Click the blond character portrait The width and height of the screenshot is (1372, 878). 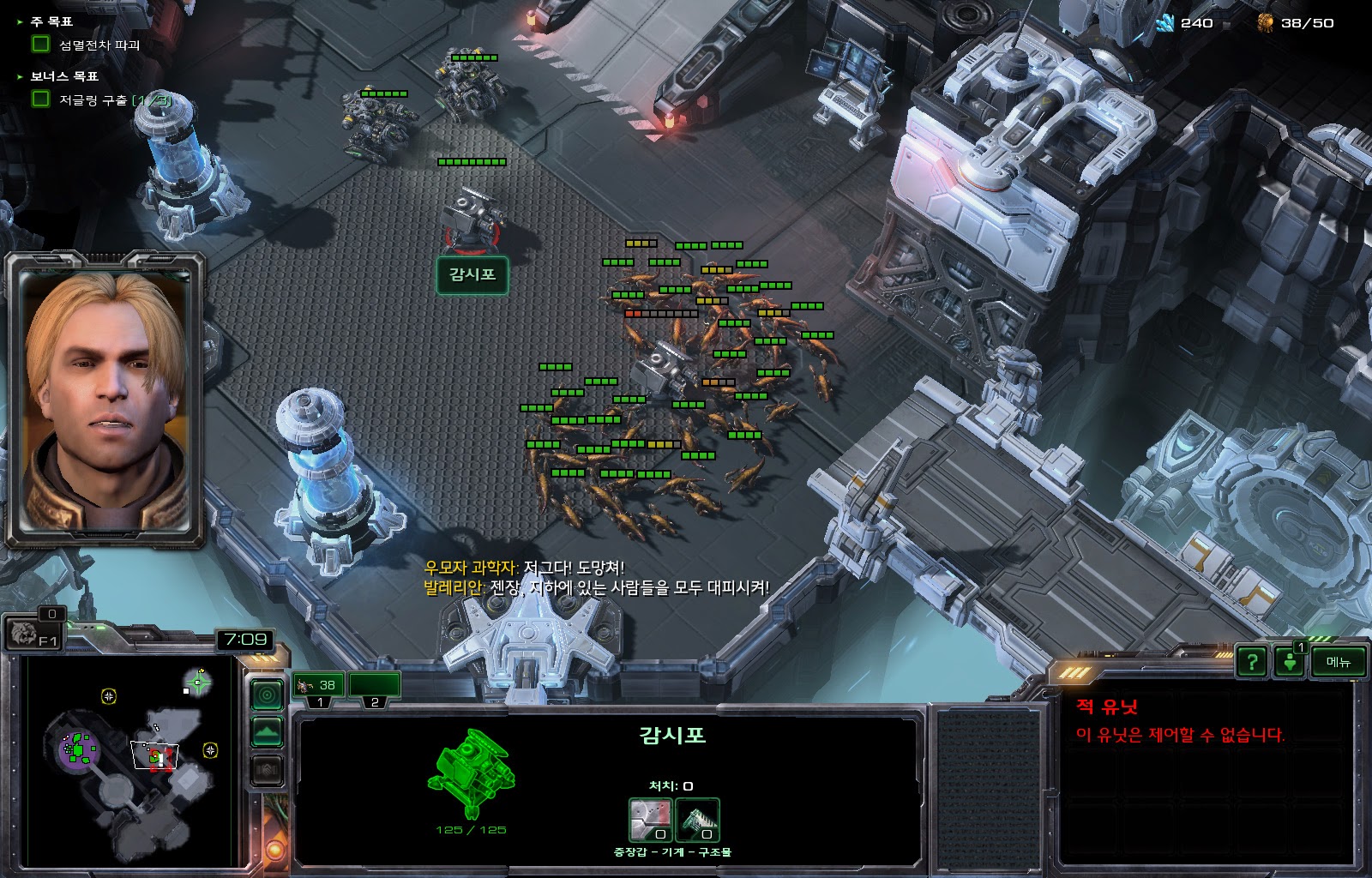[106, 399]
